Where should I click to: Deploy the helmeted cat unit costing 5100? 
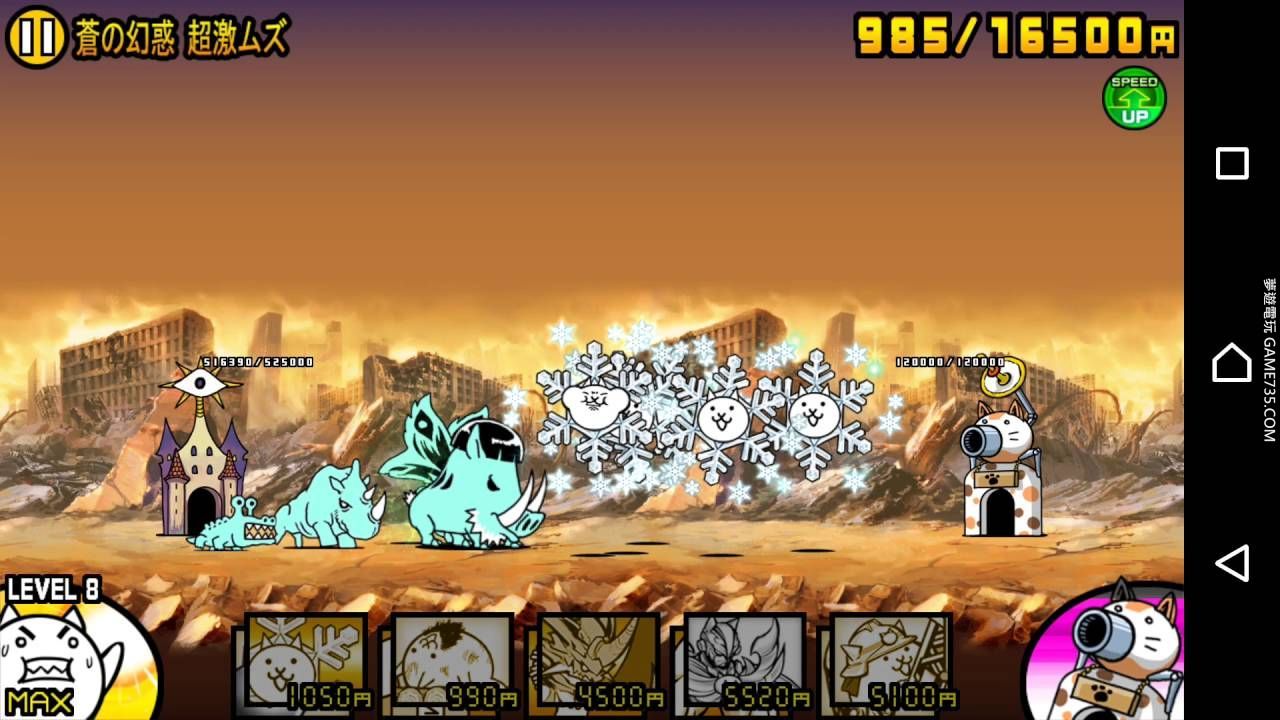click(891, 662)
